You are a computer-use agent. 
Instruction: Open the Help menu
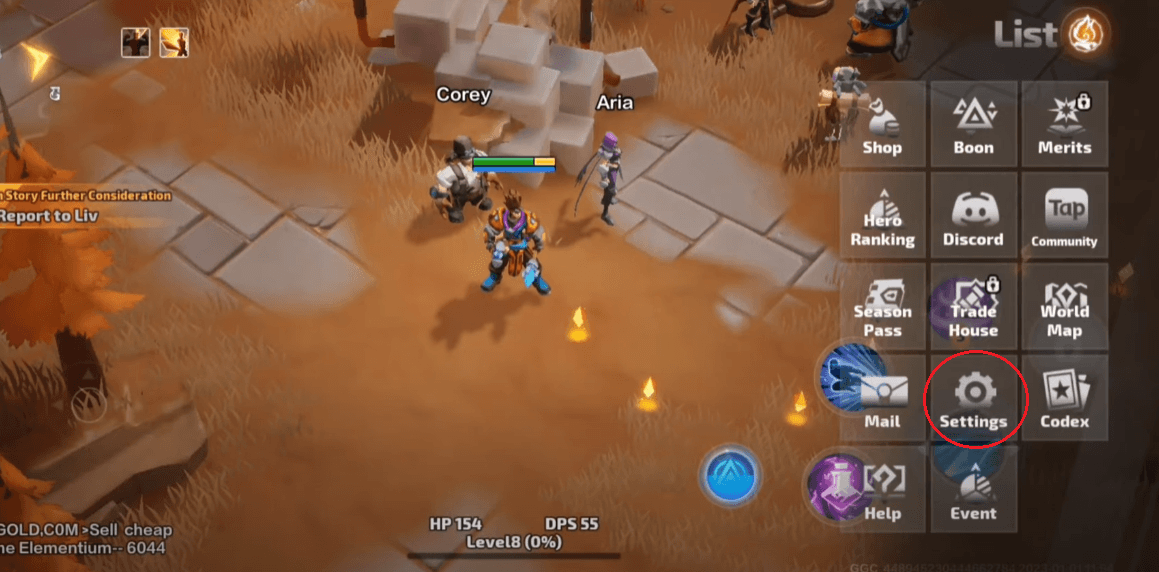882,491
